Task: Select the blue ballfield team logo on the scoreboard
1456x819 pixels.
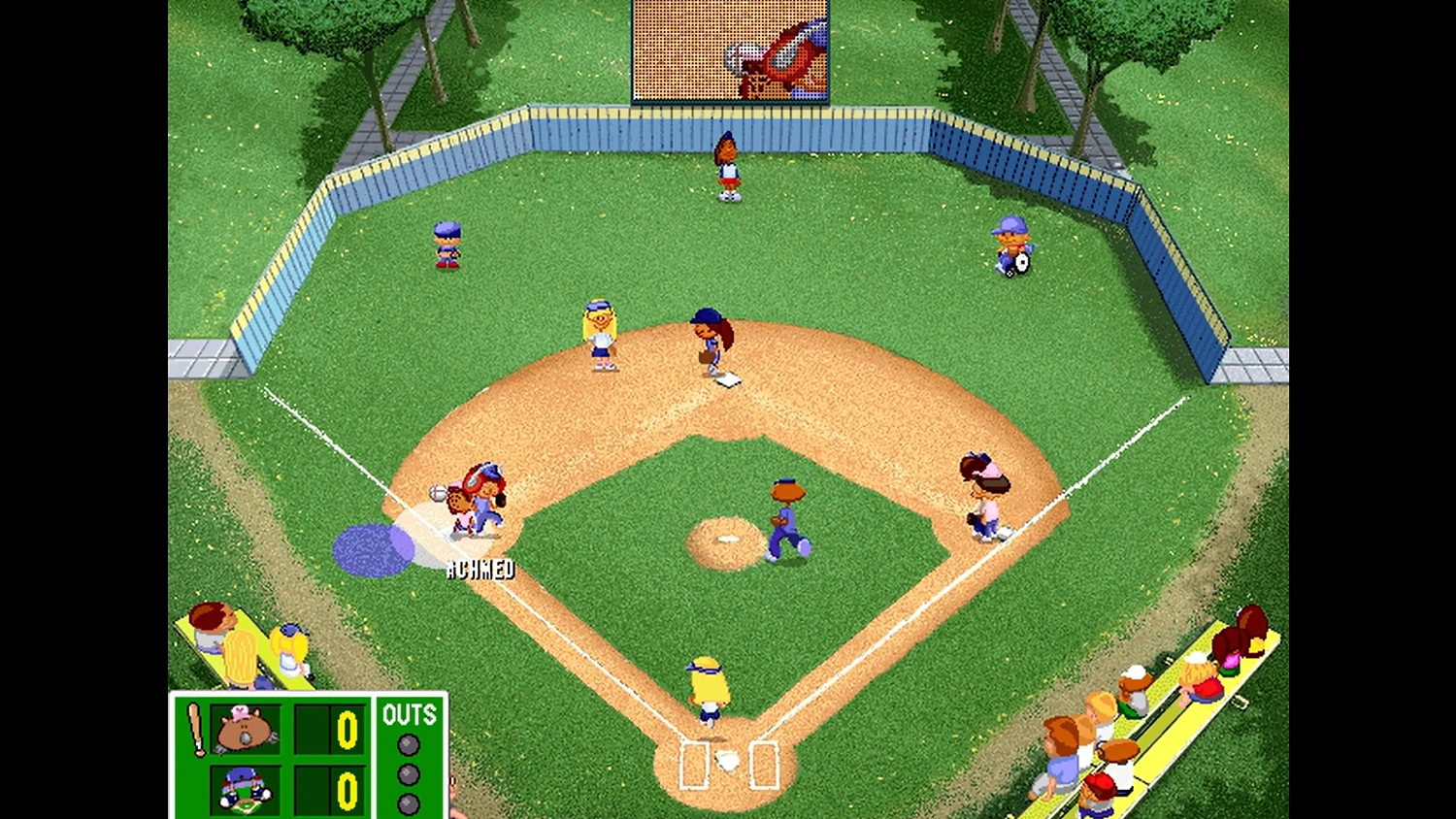Action: point(246,789)
